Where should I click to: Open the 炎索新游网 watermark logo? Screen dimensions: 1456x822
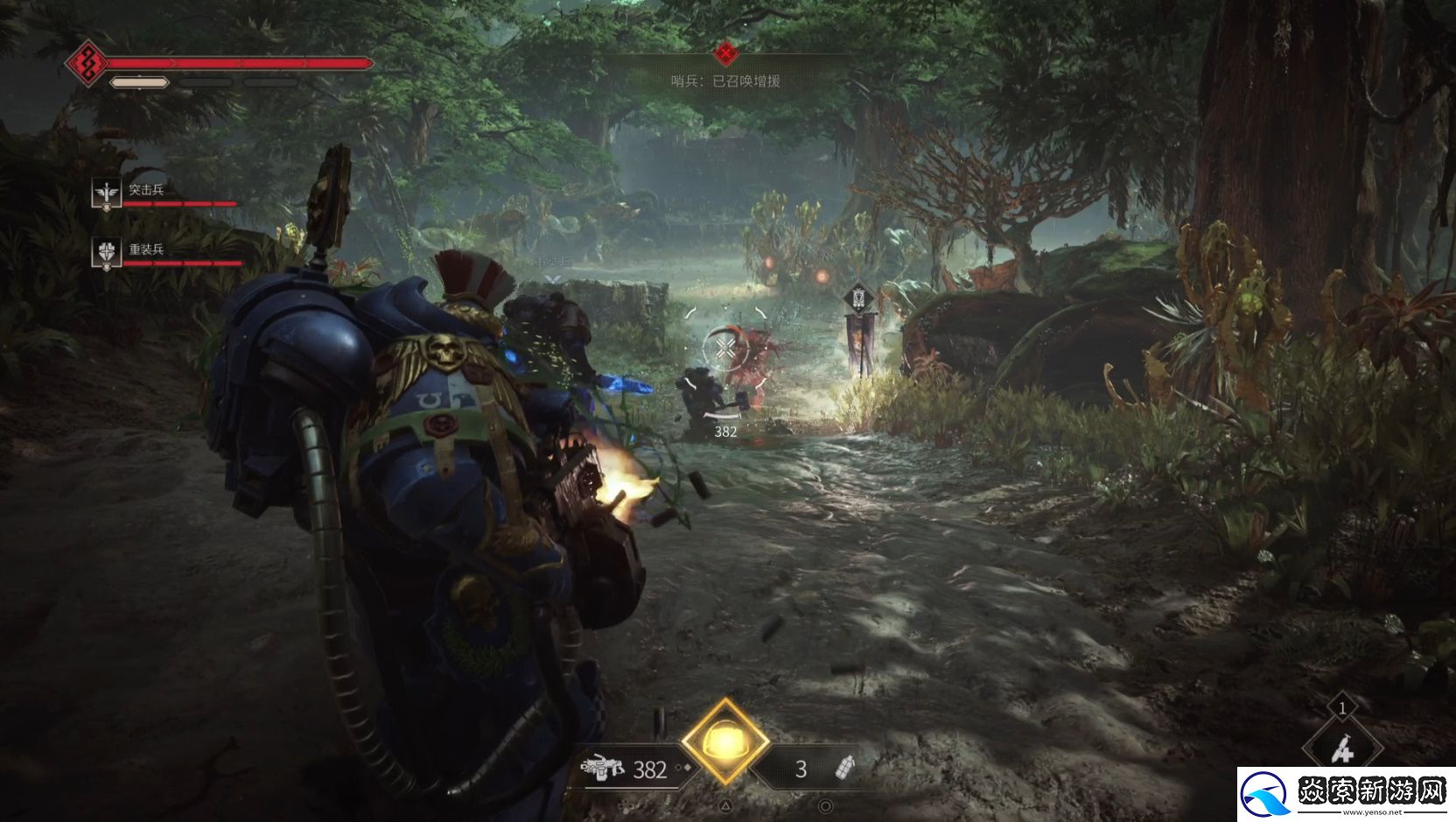click(1344, 793)
